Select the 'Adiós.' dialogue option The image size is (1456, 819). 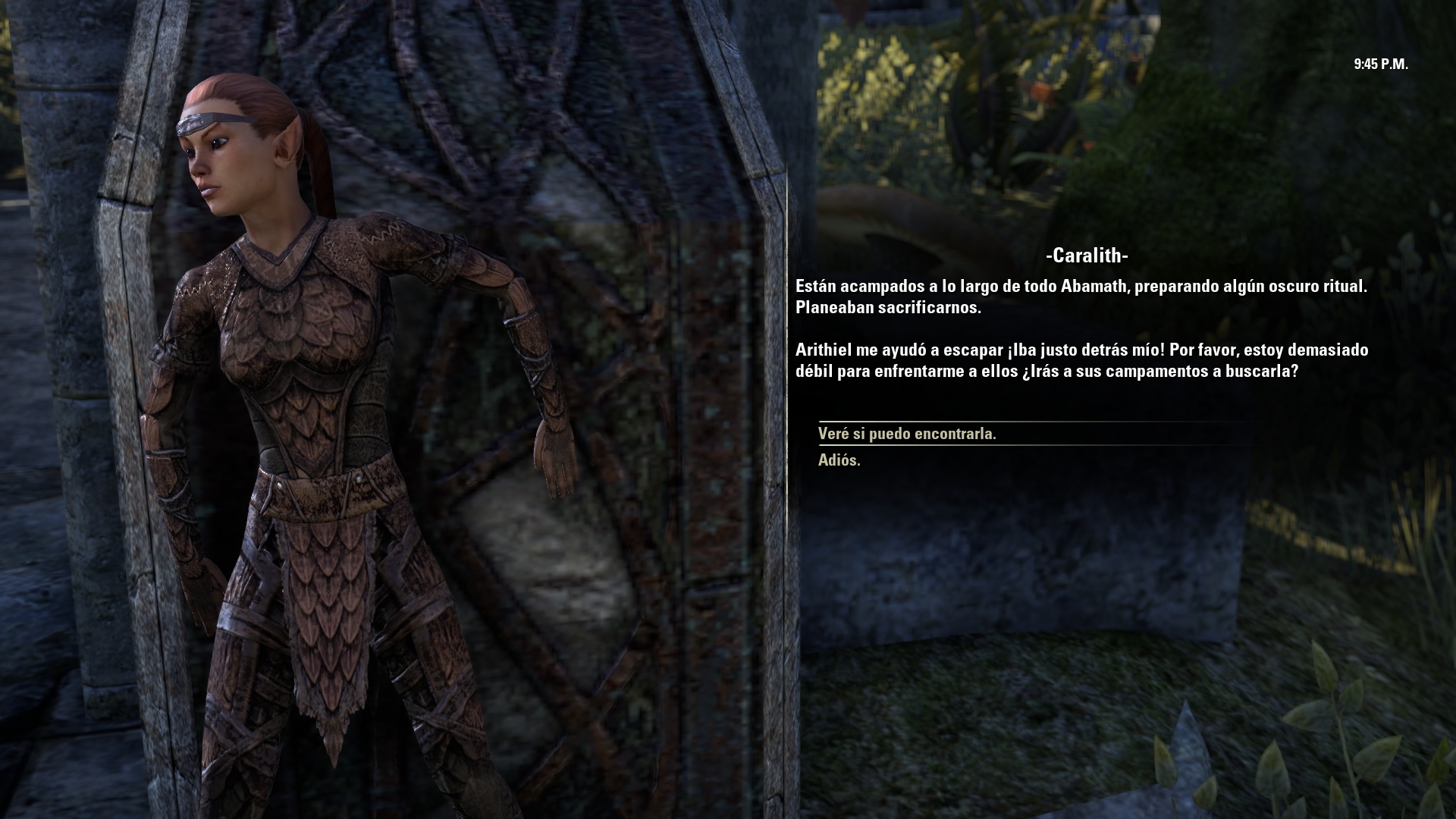839,460
